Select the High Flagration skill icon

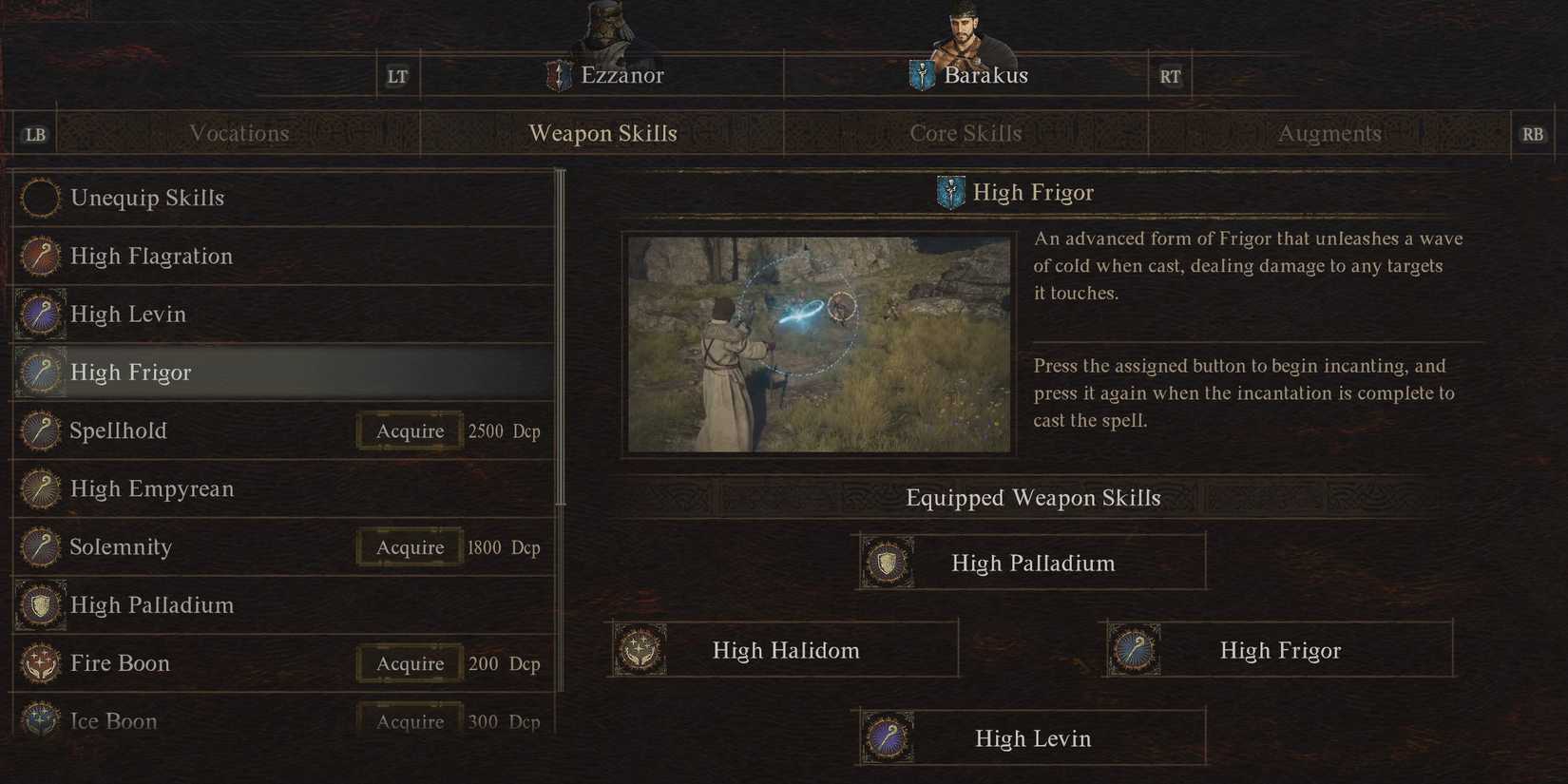40,256
